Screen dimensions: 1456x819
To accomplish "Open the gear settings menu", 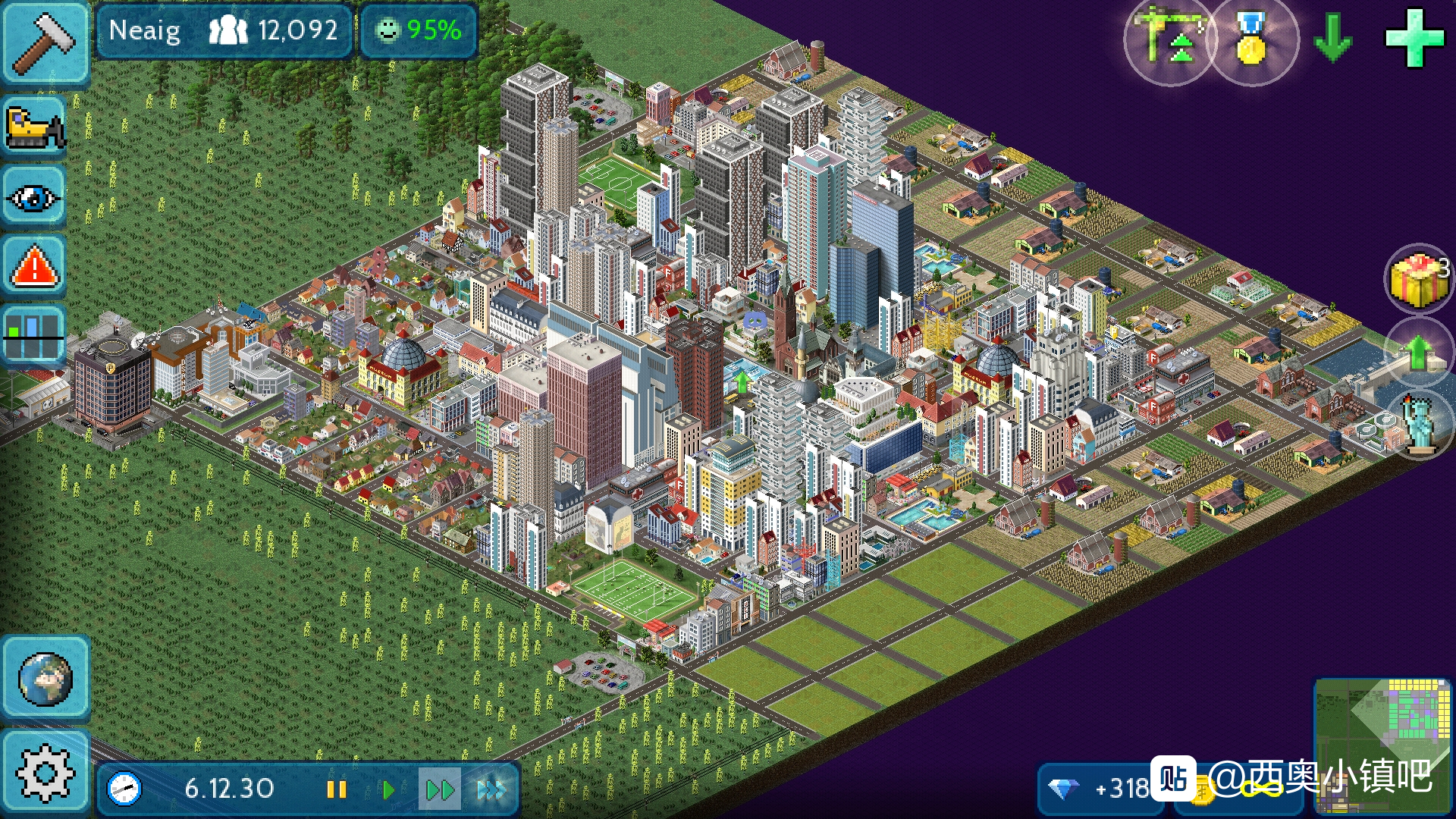I will (x=45, y=773).
